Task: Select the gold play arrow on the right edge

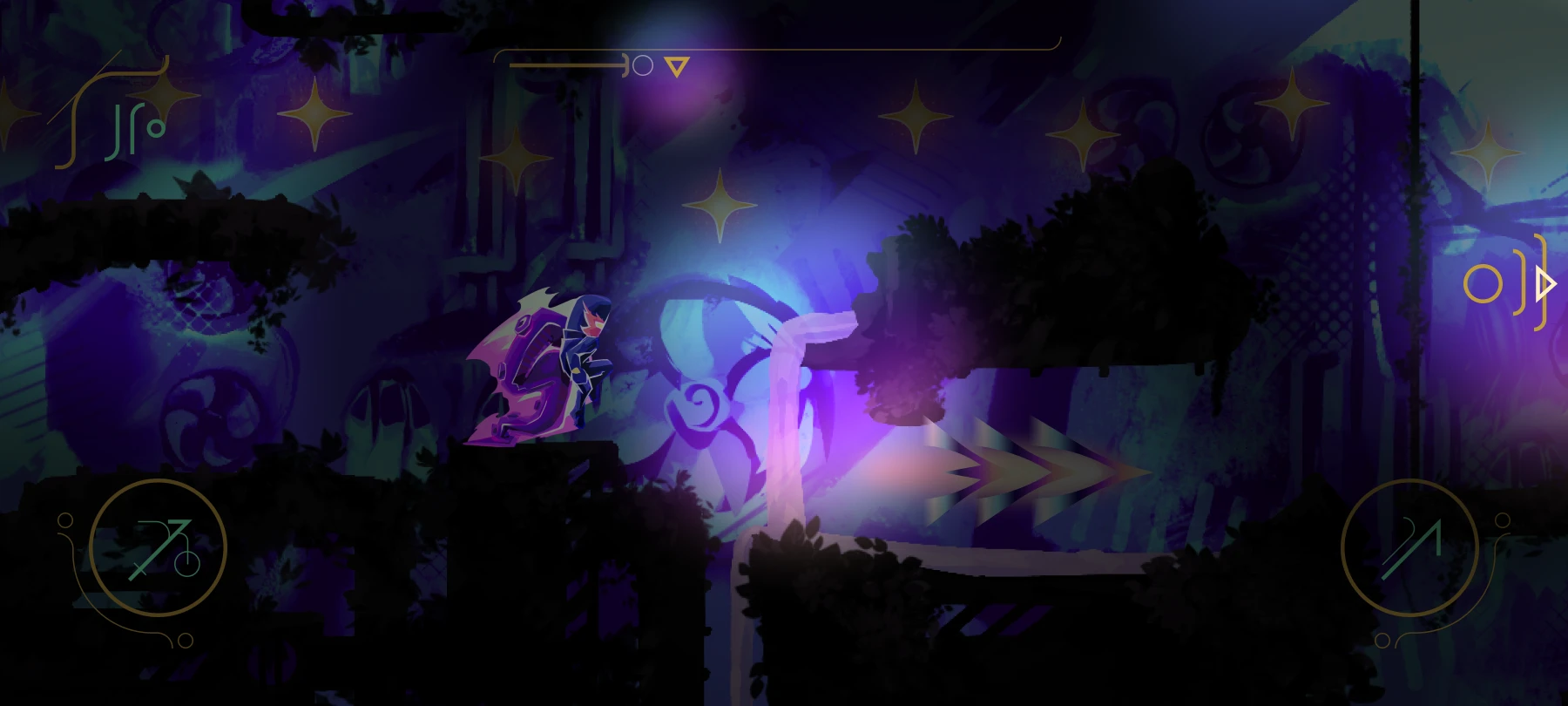Action: 1544,283
